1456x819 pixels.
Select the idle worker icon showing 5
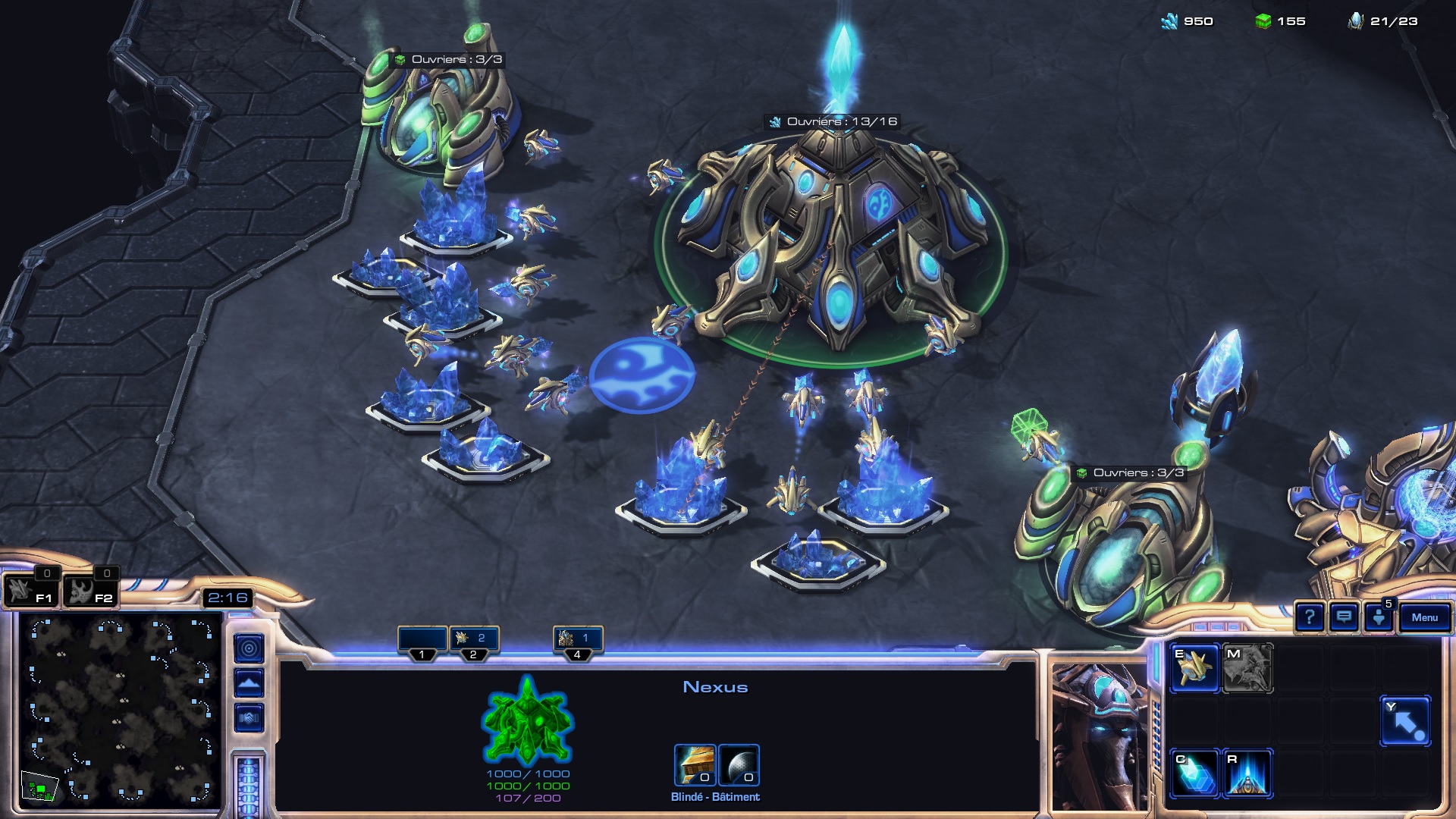(1380, 618)
